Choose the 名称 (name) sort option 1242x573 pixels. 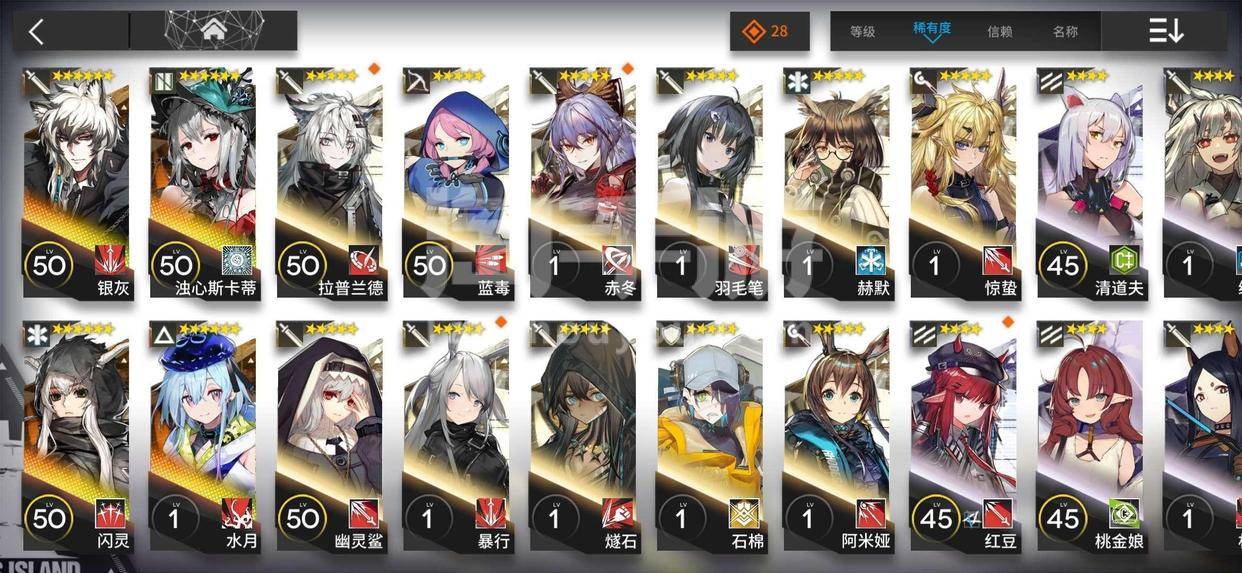click(x=1065, y=31)
